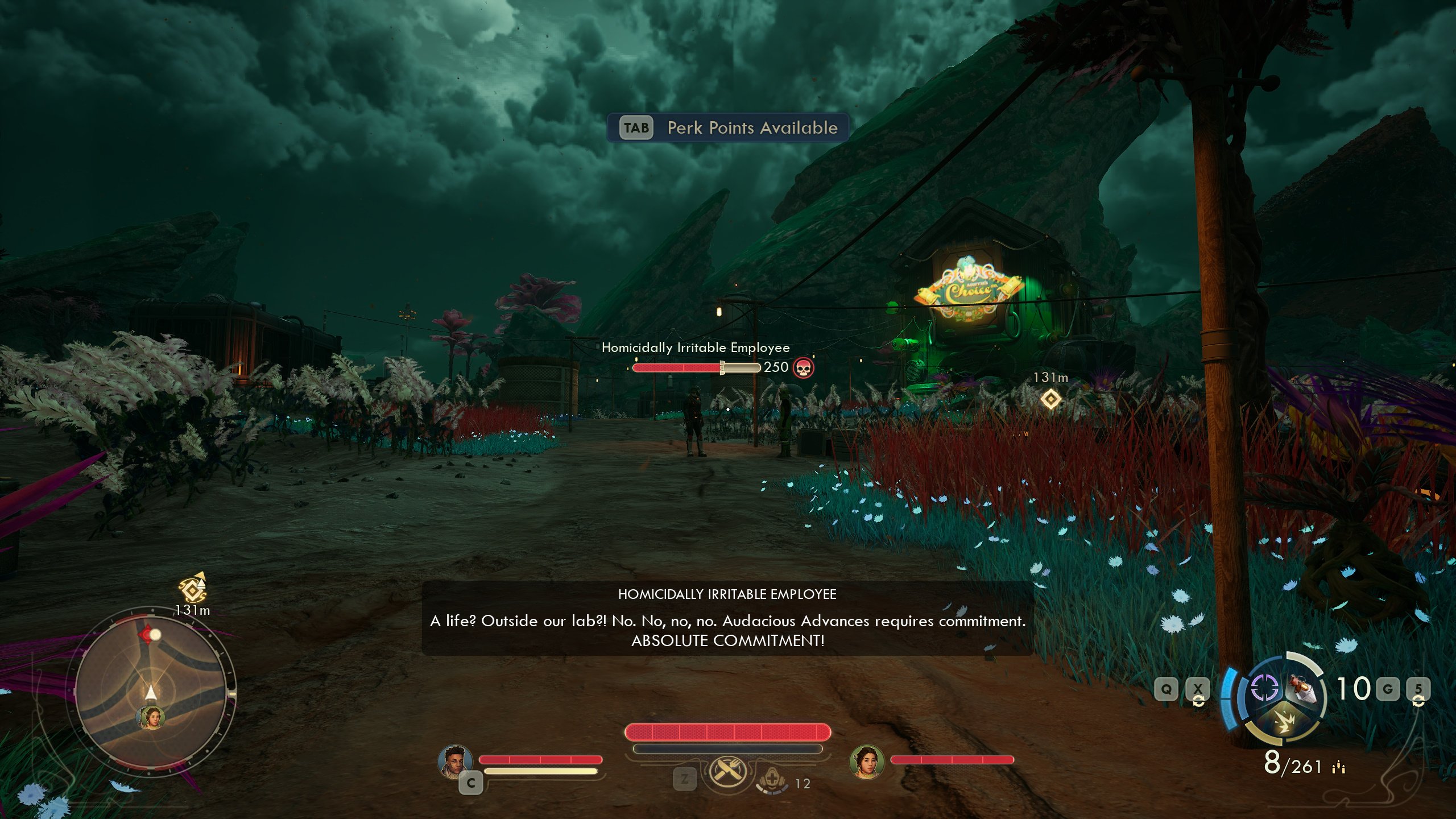
Task: Click the female companion marker on minimap
Action: (151, 718)
